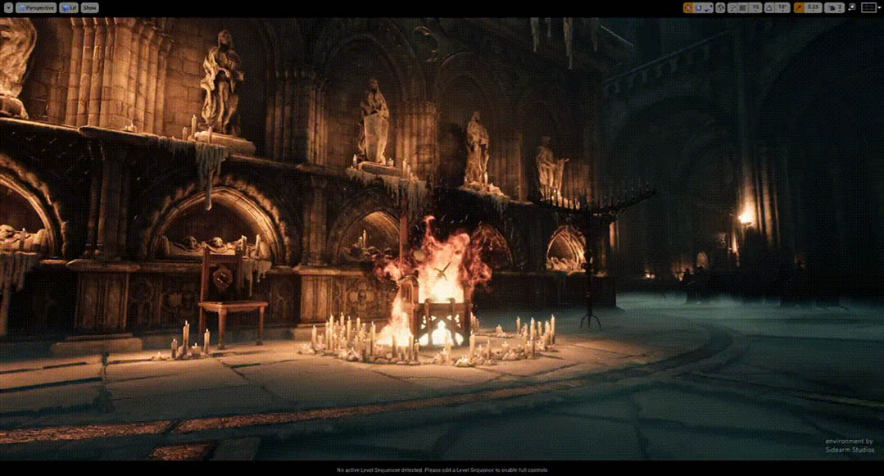This screenshot has width=884, height=476.
Task: Change the Lit shading mode
Action: pos(68,7)
